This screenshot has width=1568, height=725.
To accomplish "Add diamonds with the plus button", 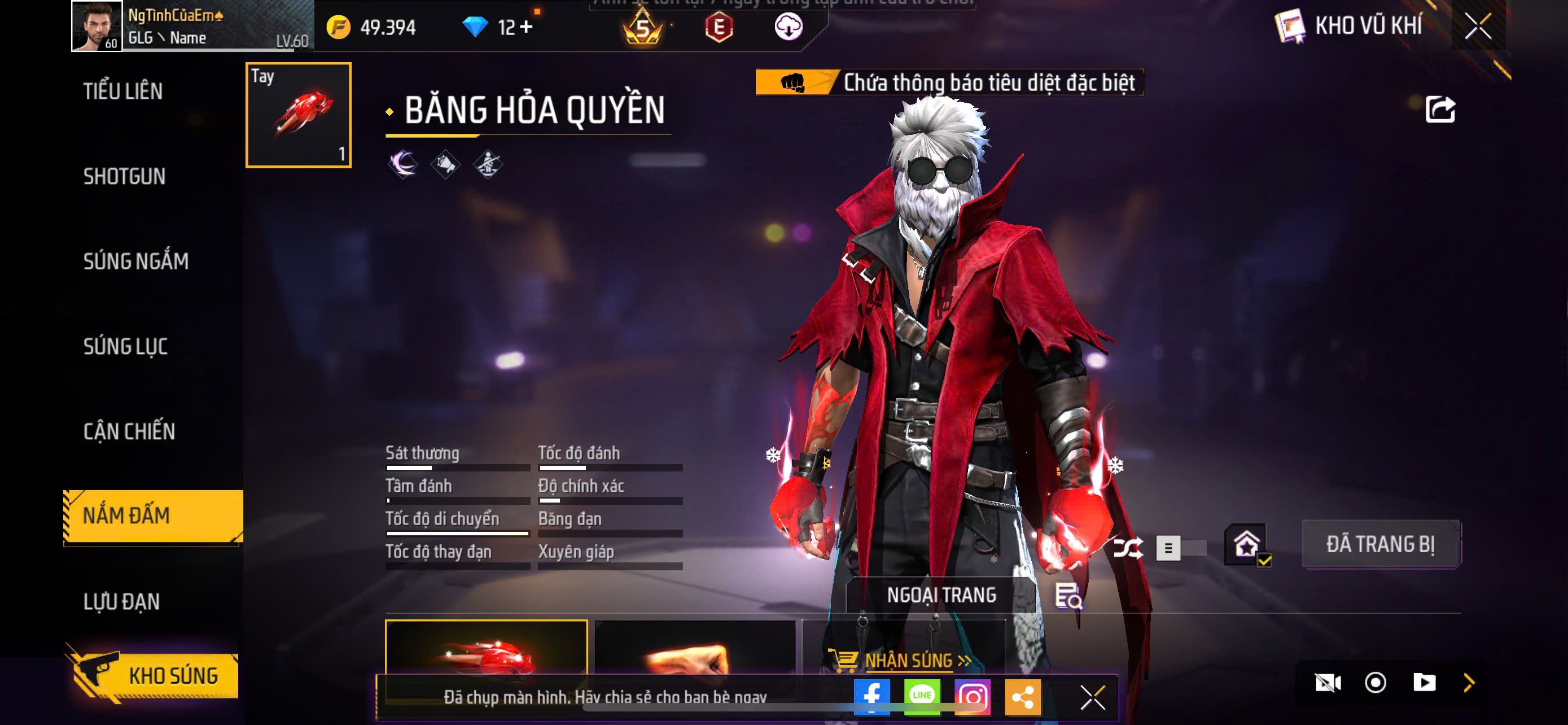I will (527, 27).
